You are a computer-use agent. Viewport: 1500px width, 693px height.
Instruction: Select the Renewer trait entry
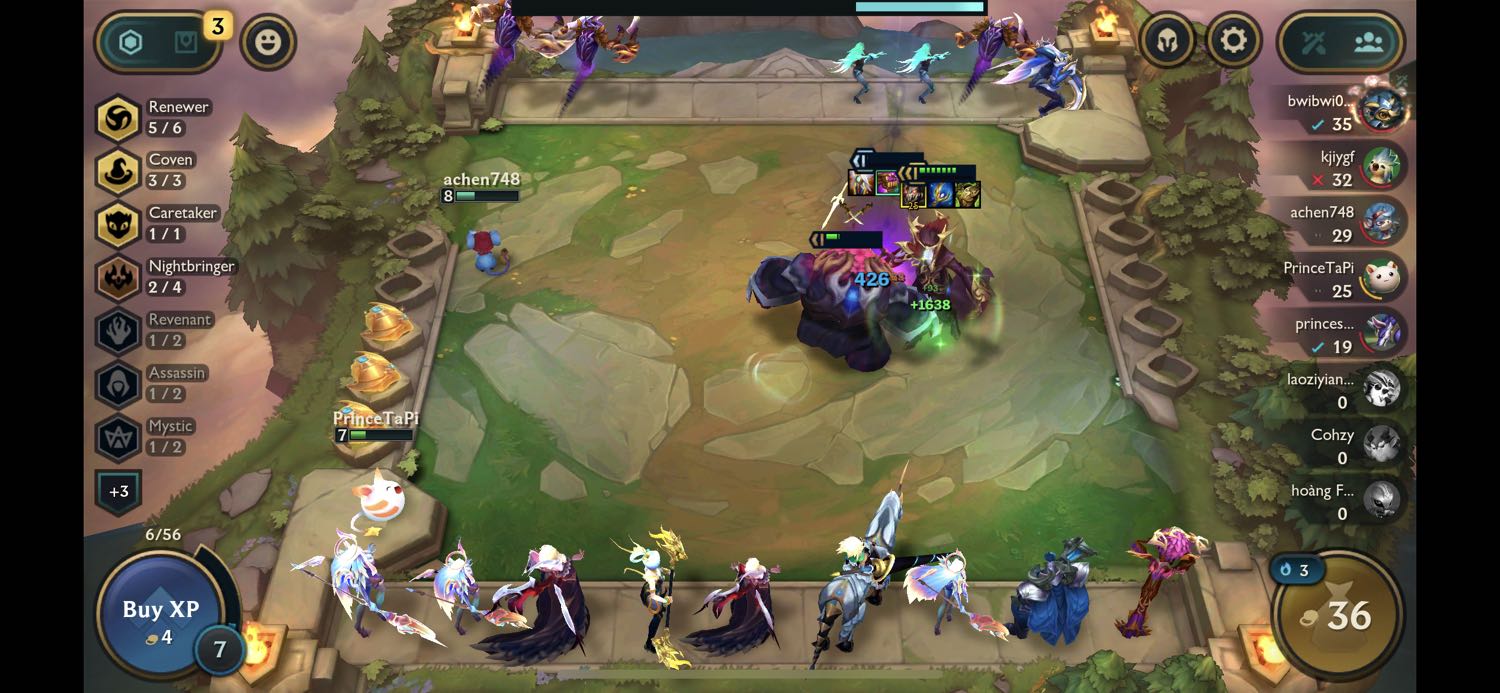[x=155, y=118]
